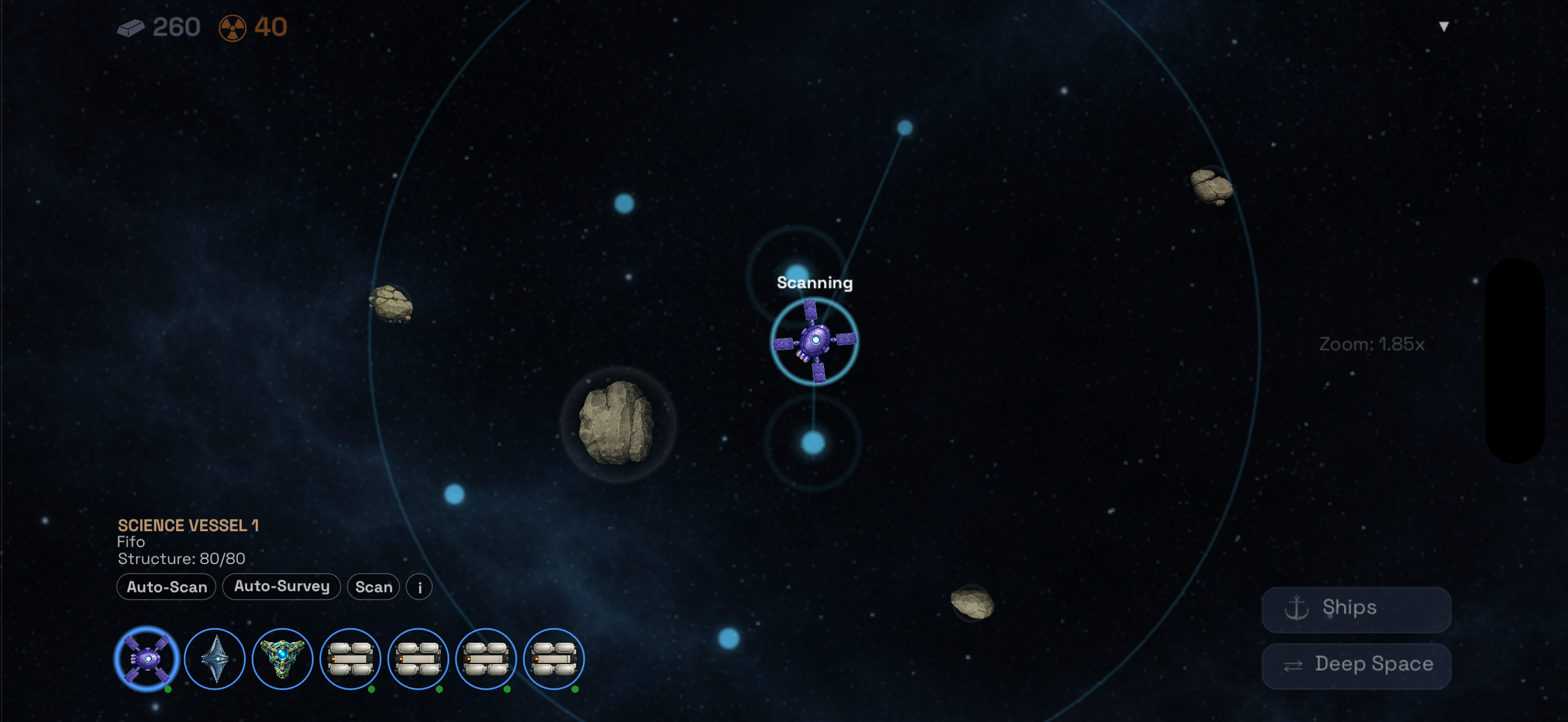Click the uranium radiation symbol showing 40

tap(232, 27)
